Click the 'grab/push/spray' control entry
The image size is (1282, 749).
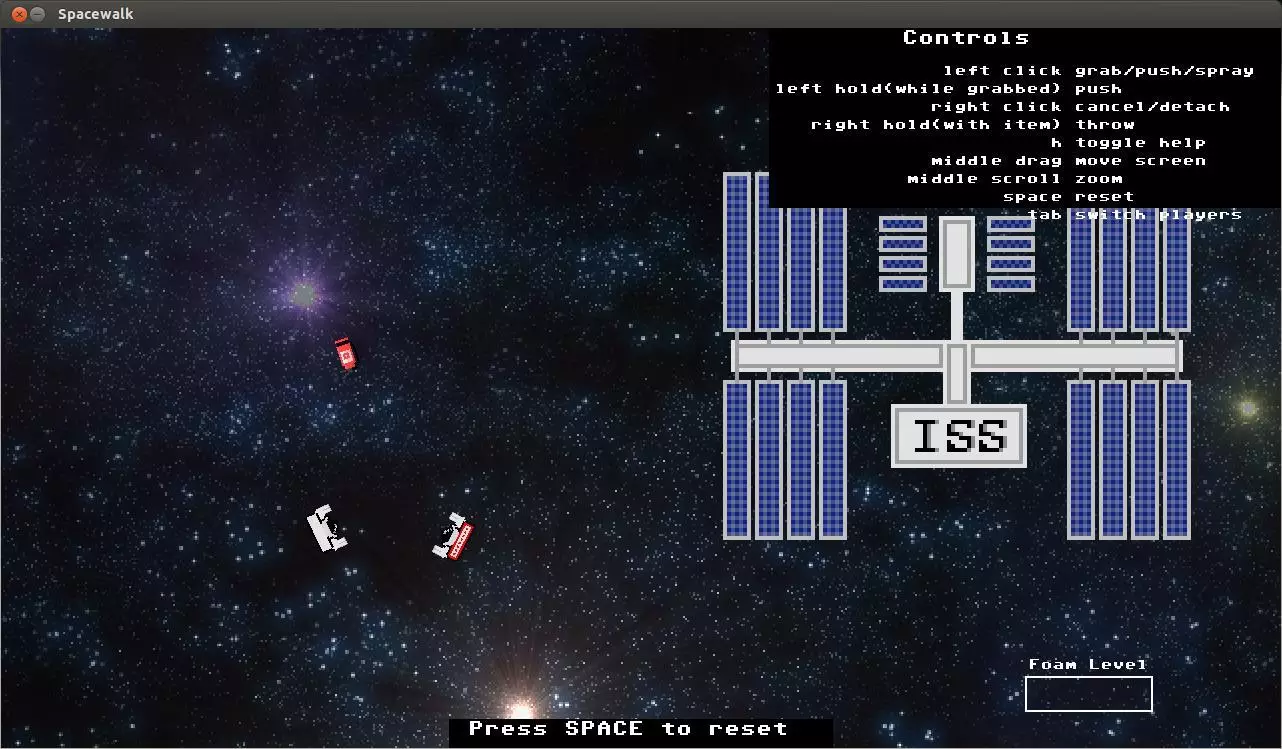coord(1163,70)
